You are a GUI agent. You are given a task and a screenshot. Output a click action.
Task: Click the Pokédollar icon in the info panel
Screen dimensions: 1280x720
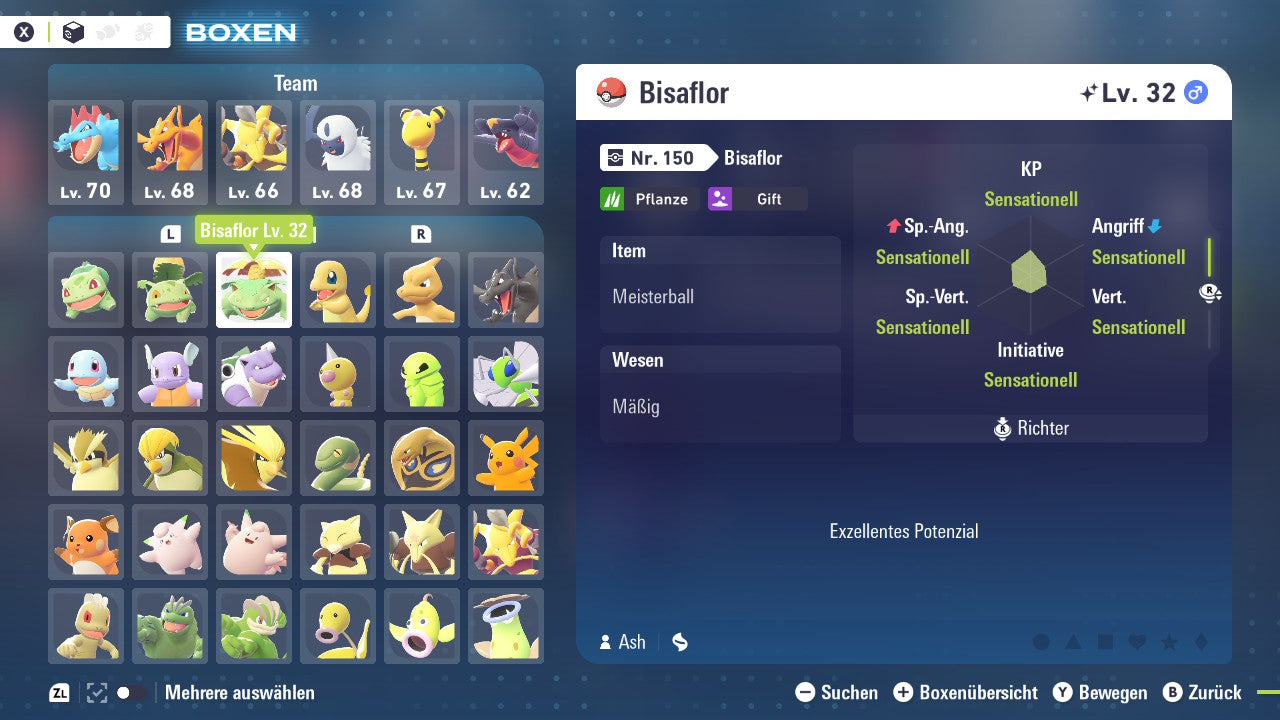[x=680, y=643]
